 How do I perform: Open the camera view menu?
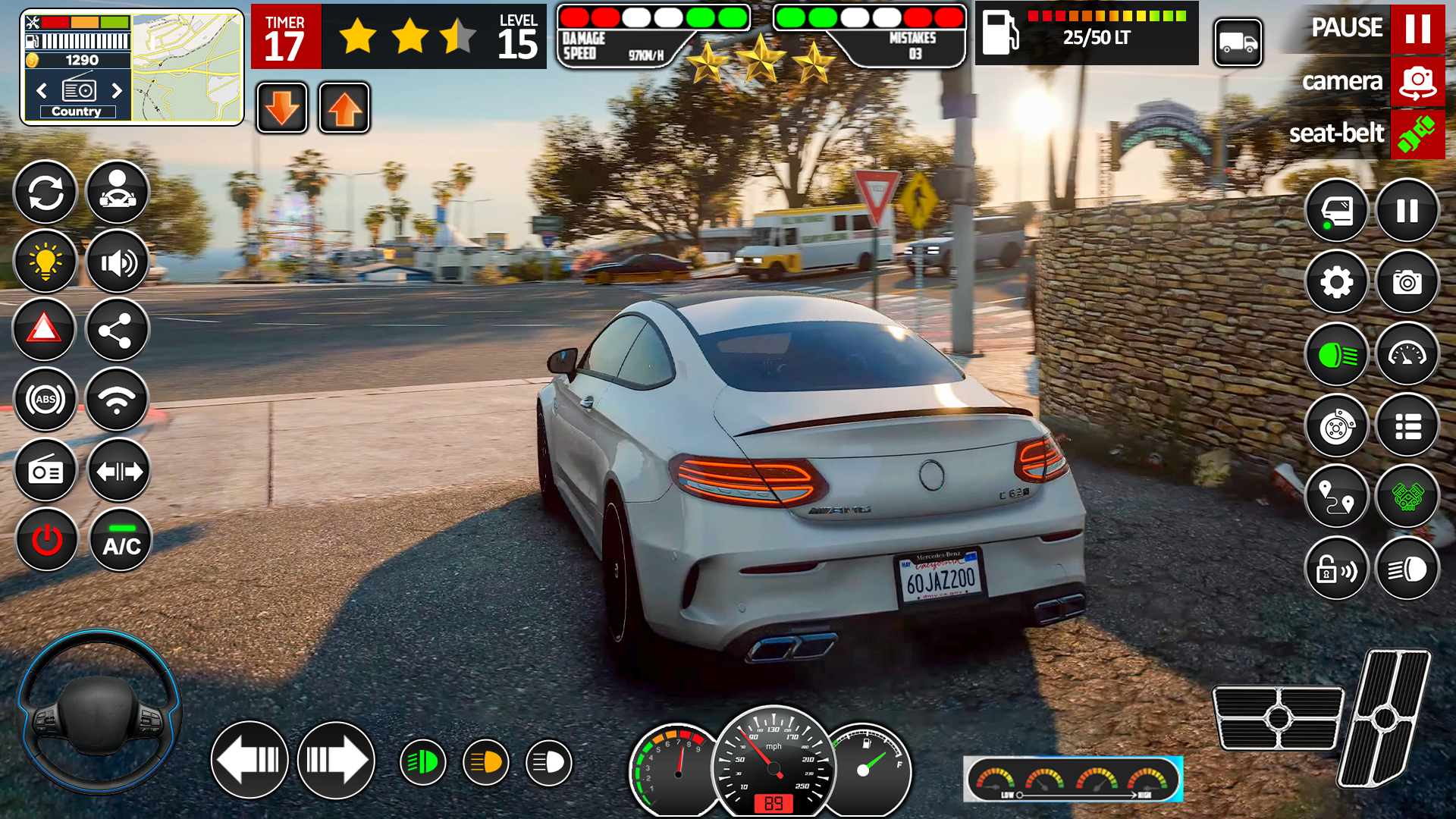coord(1417,82)
